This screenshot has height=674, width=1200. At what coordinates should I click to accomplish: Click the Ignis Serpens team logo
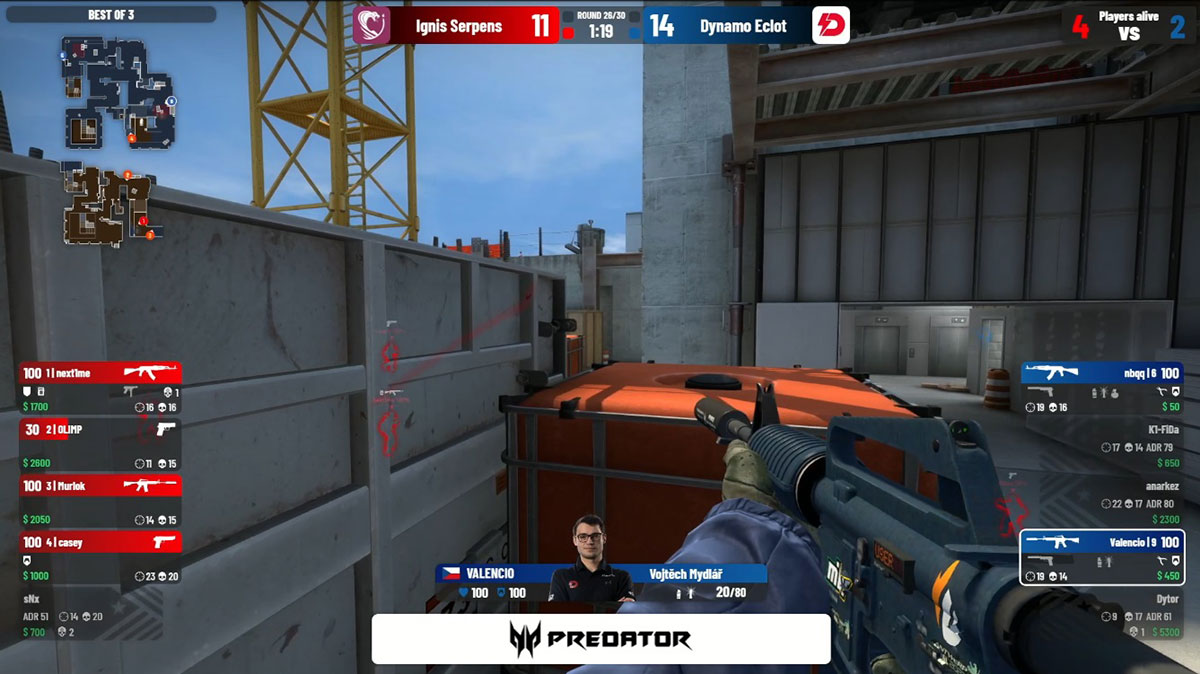(x=370, y=25)
